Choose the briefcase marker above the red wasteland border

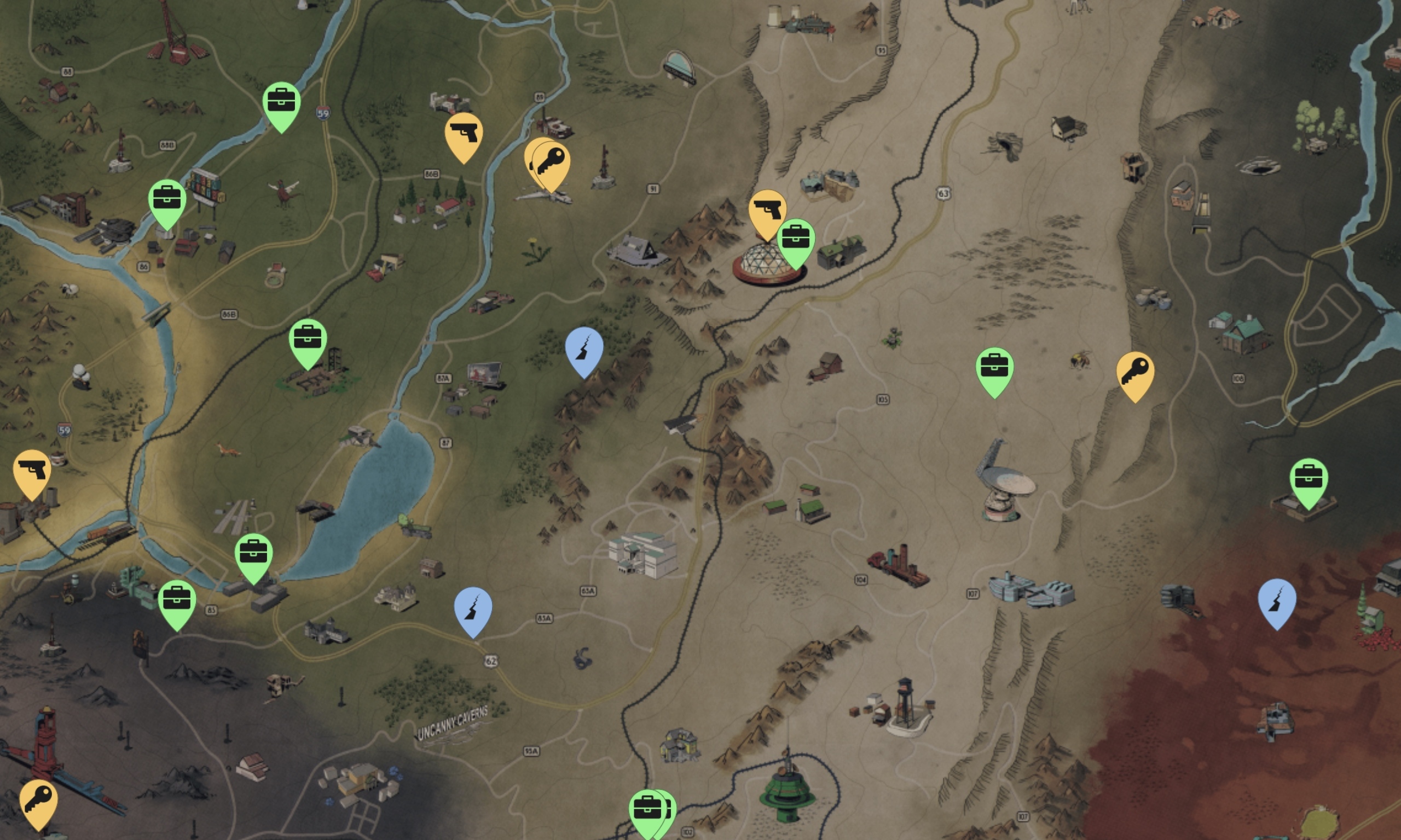tap(1309, 478)
